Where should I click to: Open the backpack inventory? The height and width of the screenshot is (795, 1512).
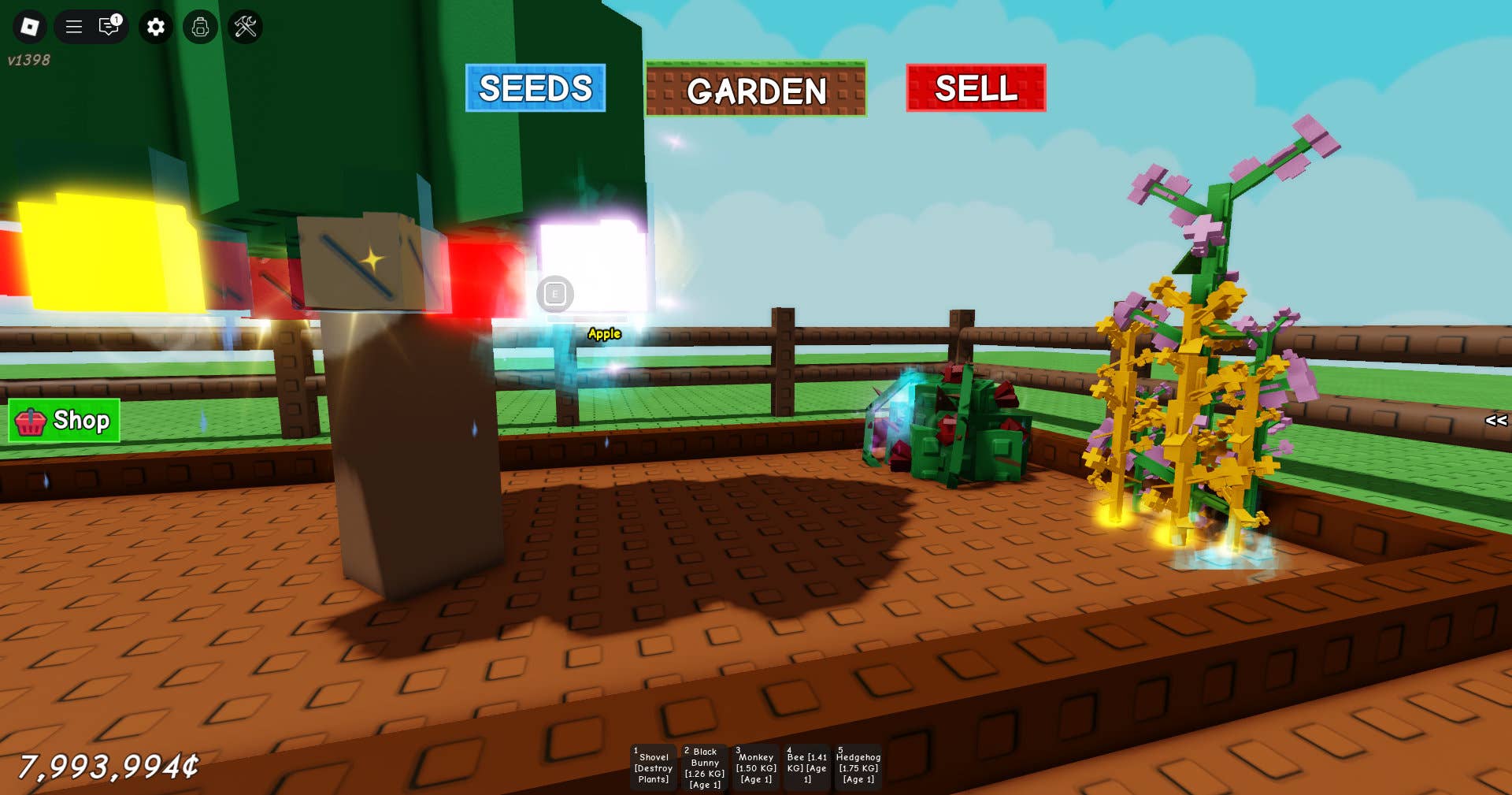coord(201,27)
